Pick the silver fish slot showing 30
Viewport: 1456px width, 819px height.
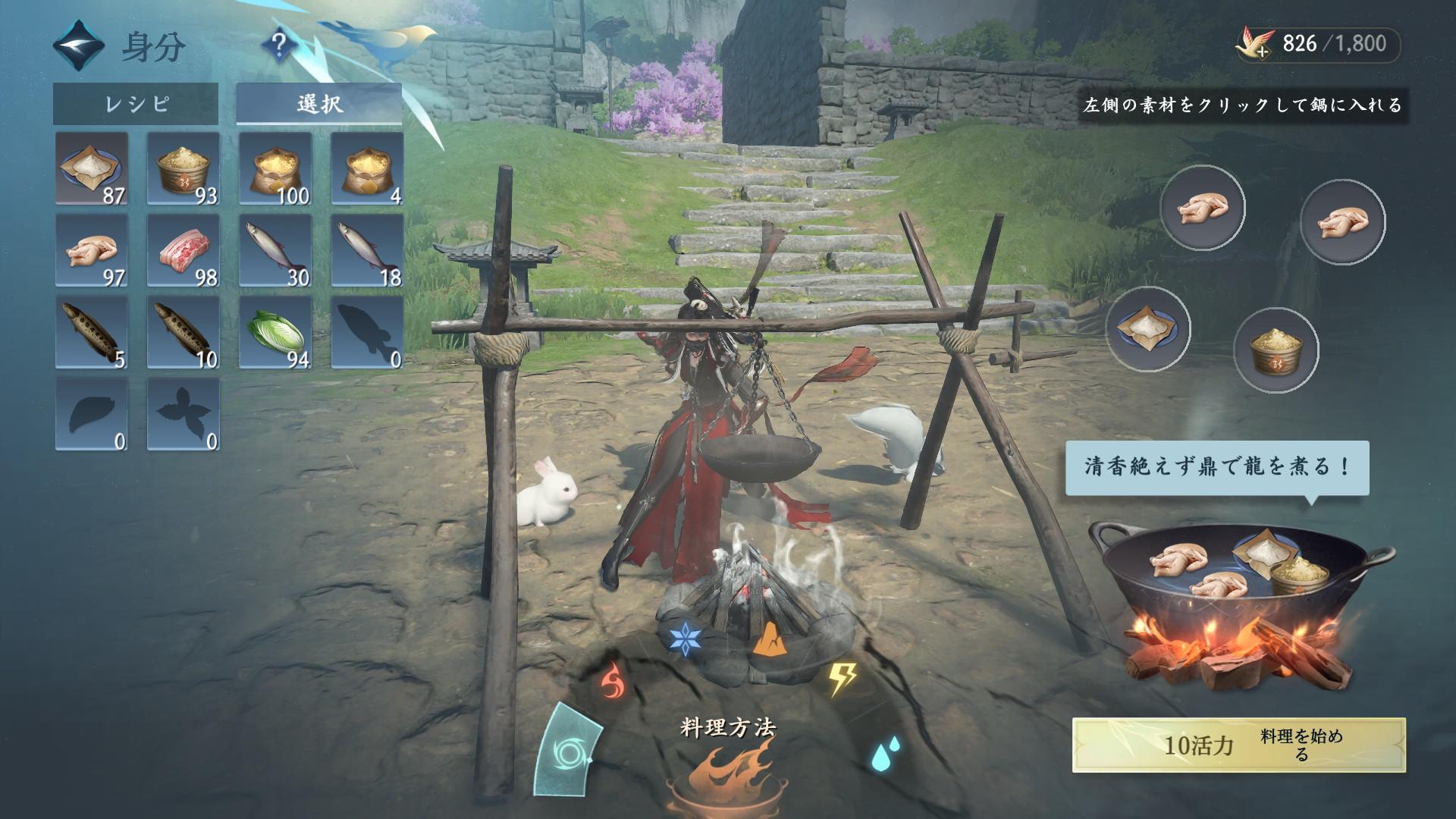275,251
